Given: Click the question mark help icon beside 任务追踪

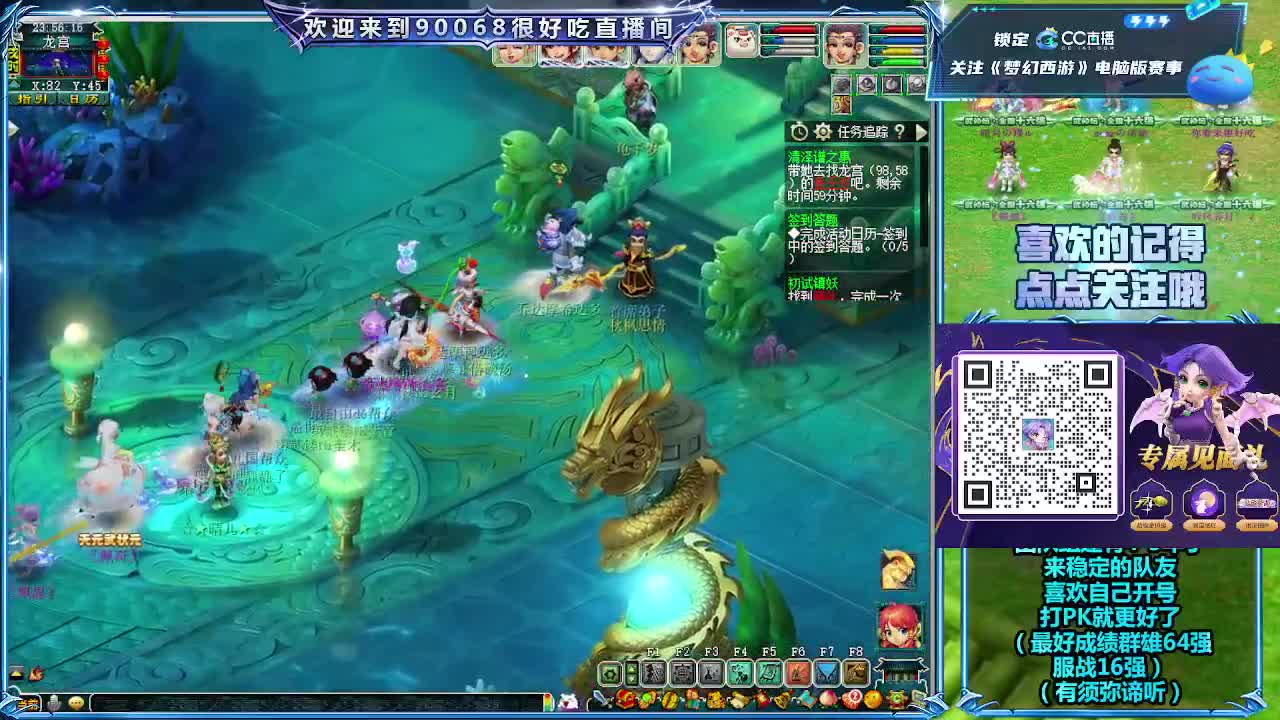Looking at the screenshot, I should 898,130.
